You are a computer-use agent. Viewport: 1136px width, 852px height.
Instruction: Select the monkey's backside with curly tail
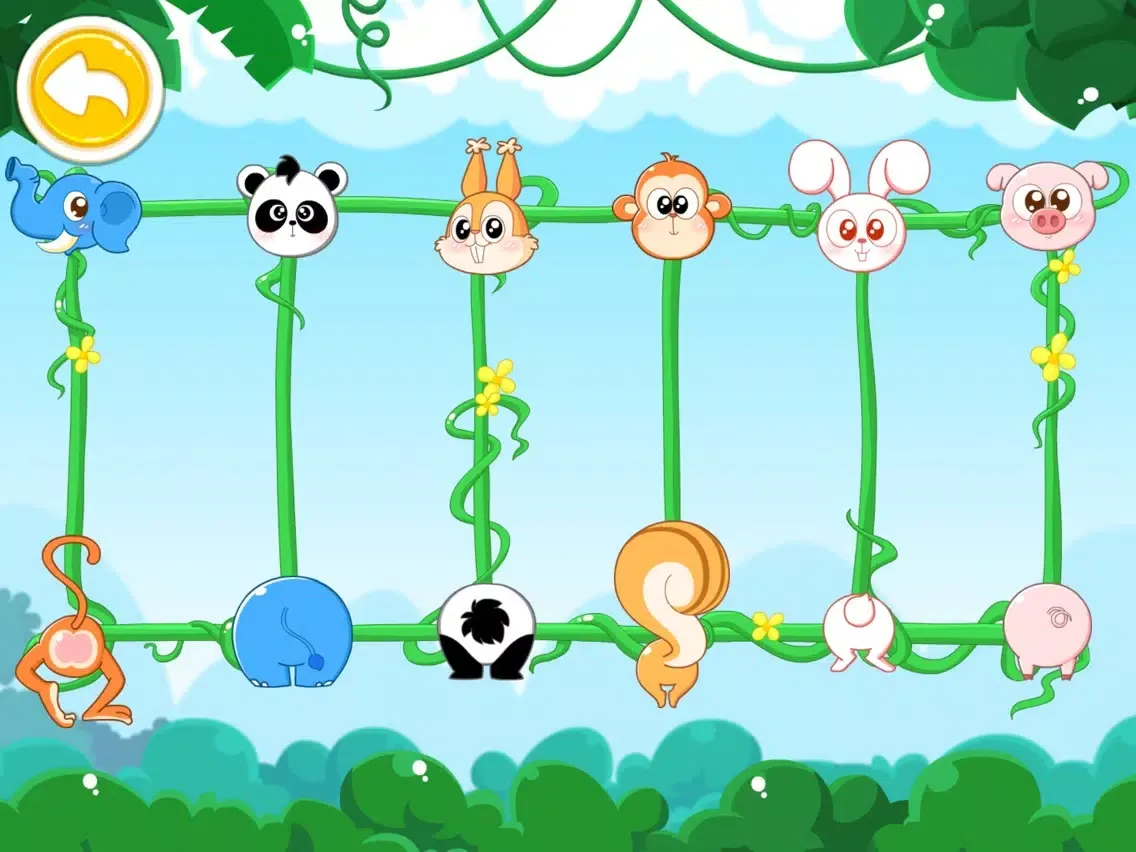click(x=70, y=650)
